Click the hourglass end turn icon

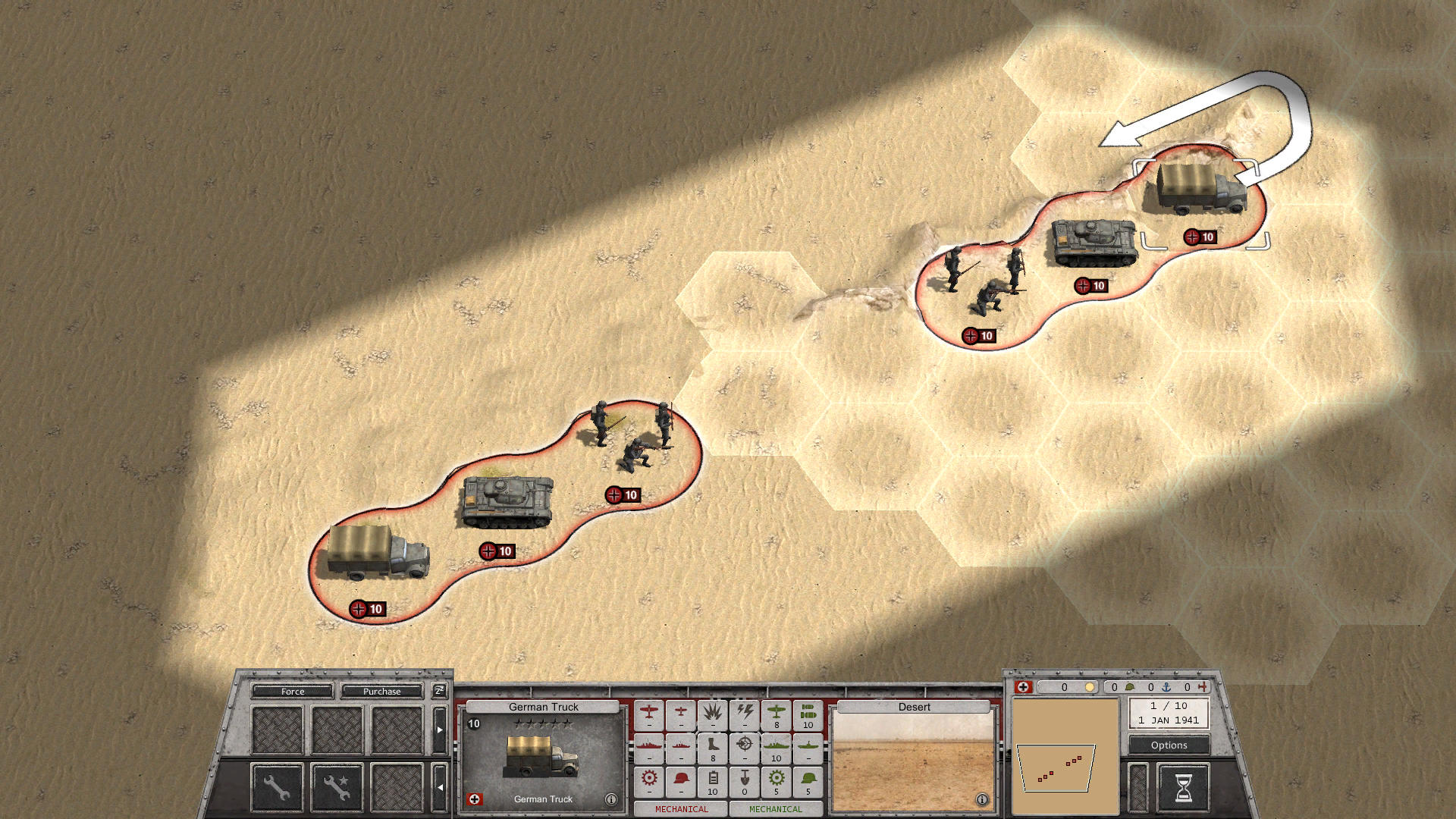[1183, 786]
